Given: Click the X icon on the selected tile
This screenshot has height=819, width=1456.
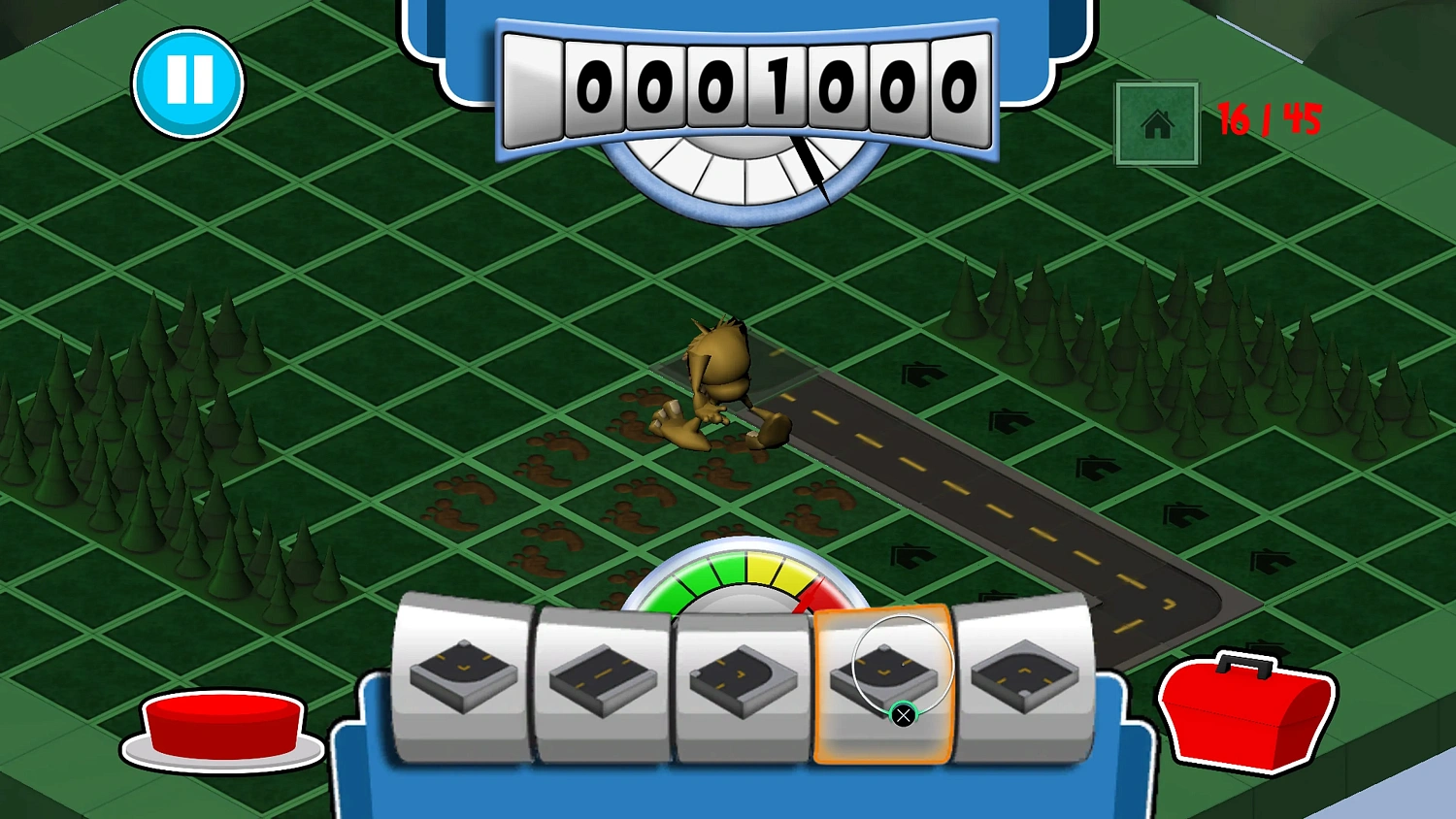Looking at the screenshot, I should 904,714.
